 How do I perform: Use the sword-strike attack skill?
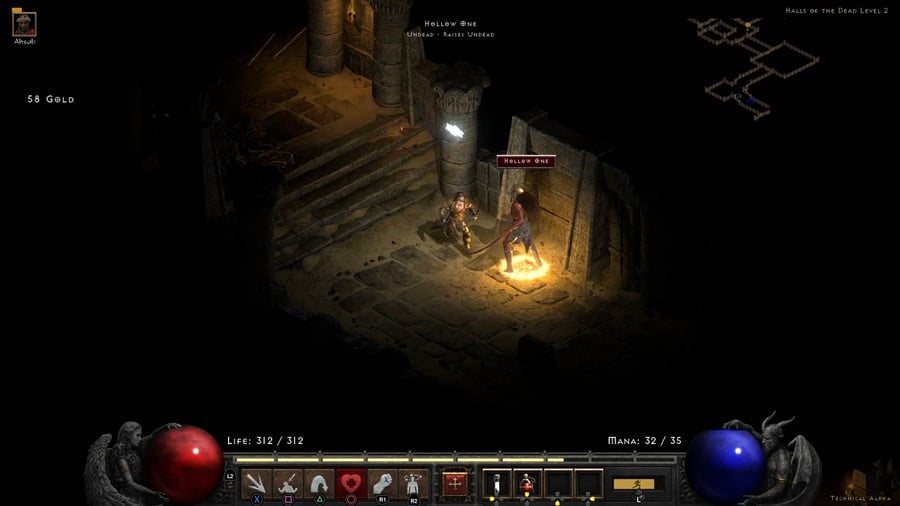[x=288, y=484]
